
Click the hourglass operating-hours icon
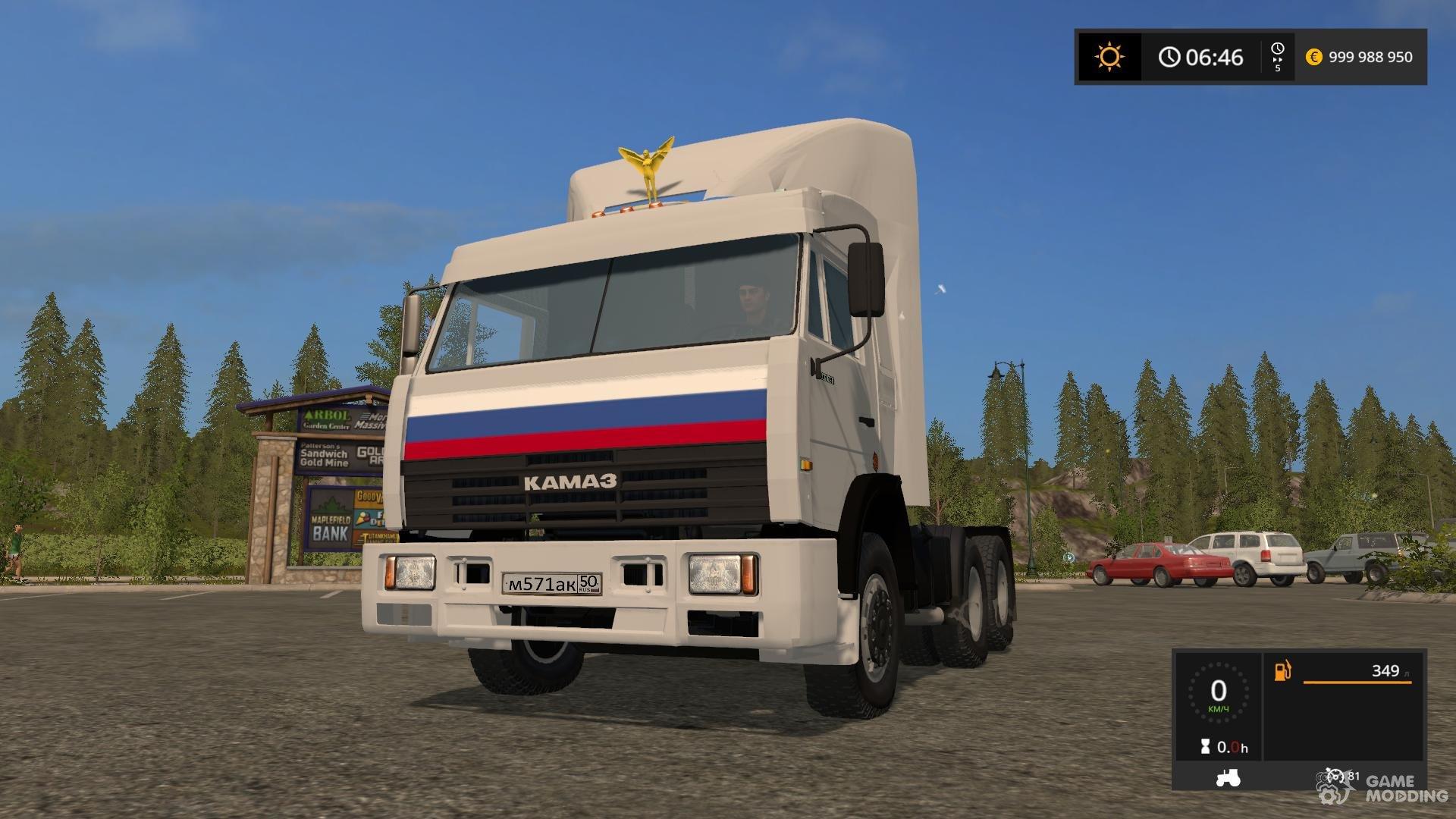(x=1206, y=747)
